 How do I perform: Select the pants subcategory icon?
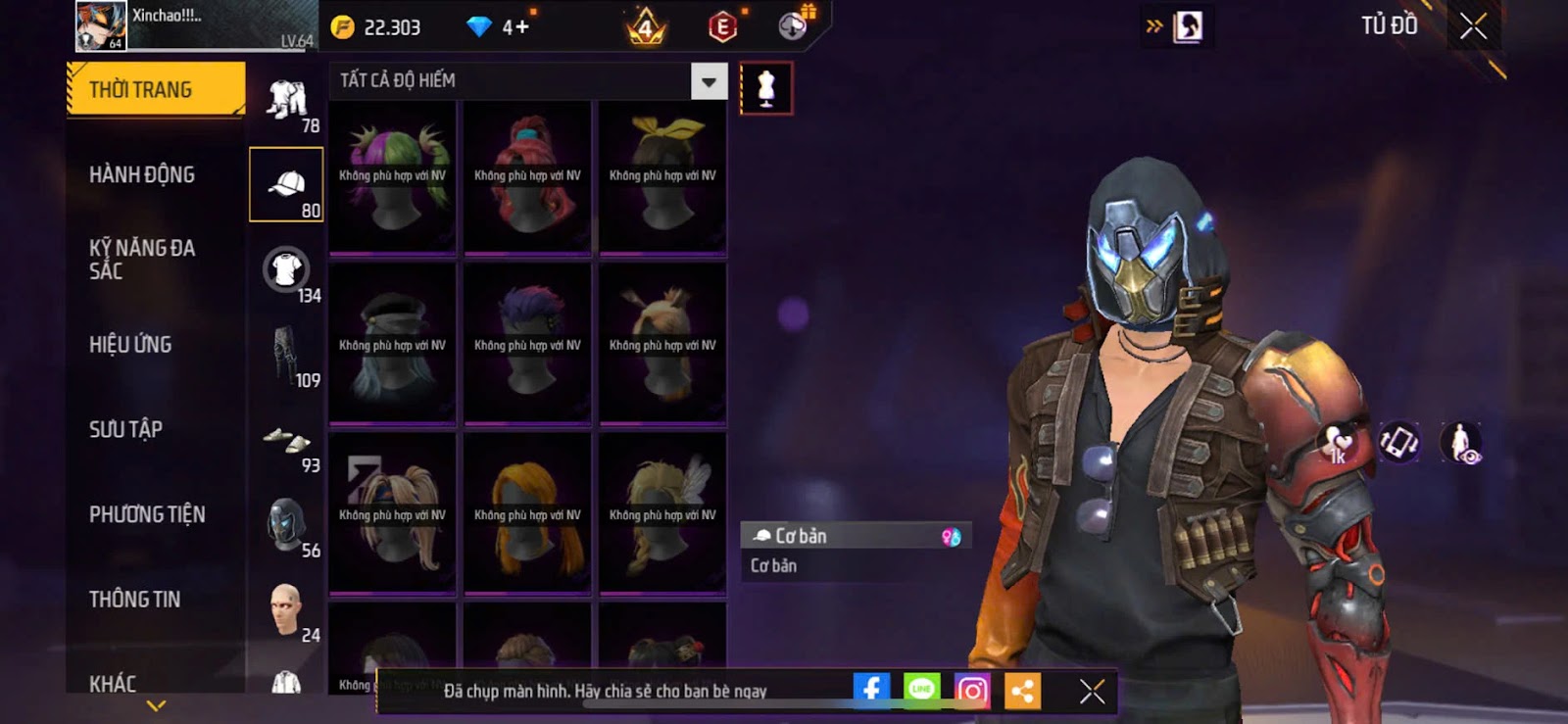(286, 355)
